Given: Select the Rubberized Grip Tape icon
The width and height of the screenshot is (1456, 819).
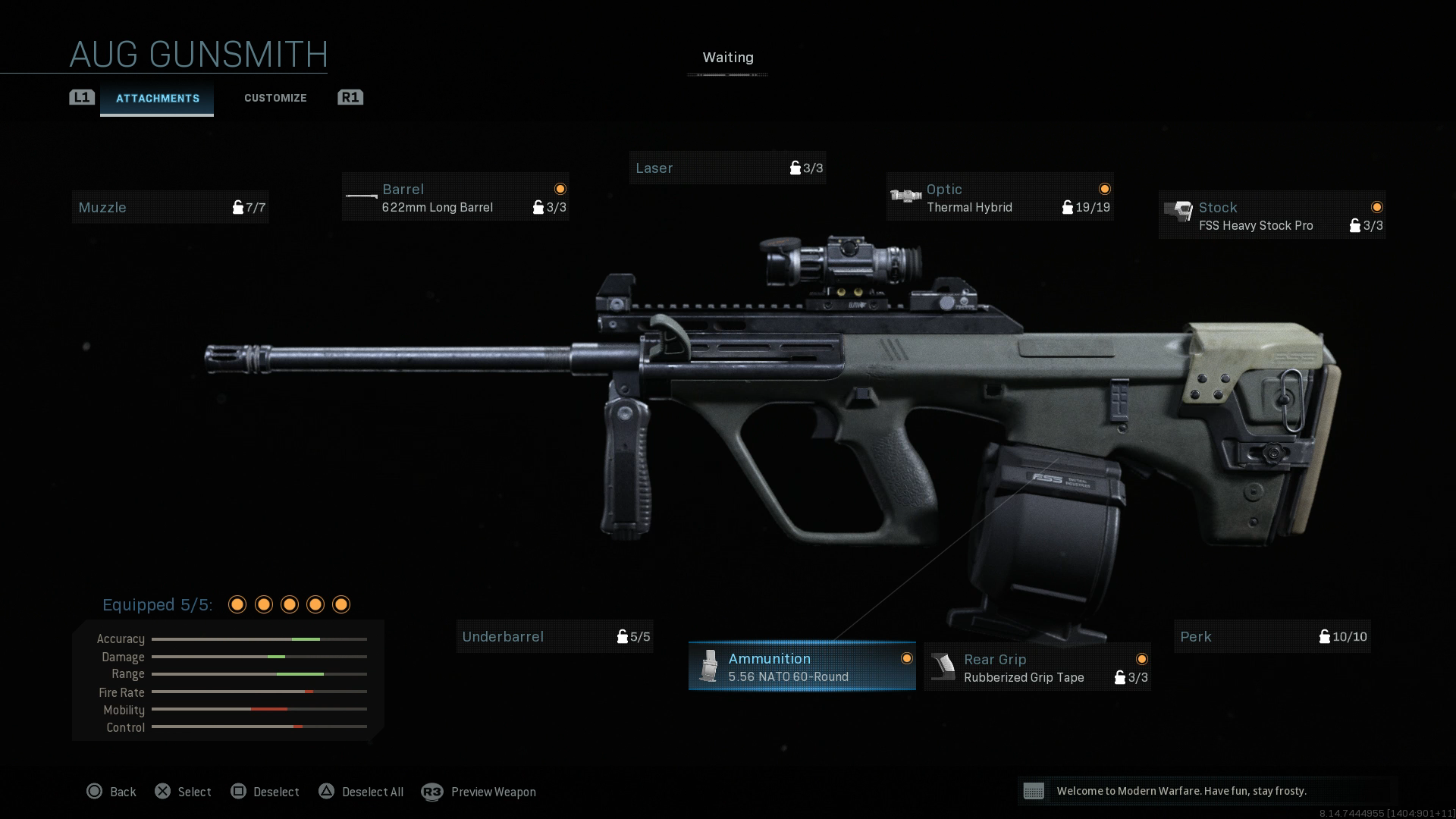Looking at the screenshot, I should 943,667.
